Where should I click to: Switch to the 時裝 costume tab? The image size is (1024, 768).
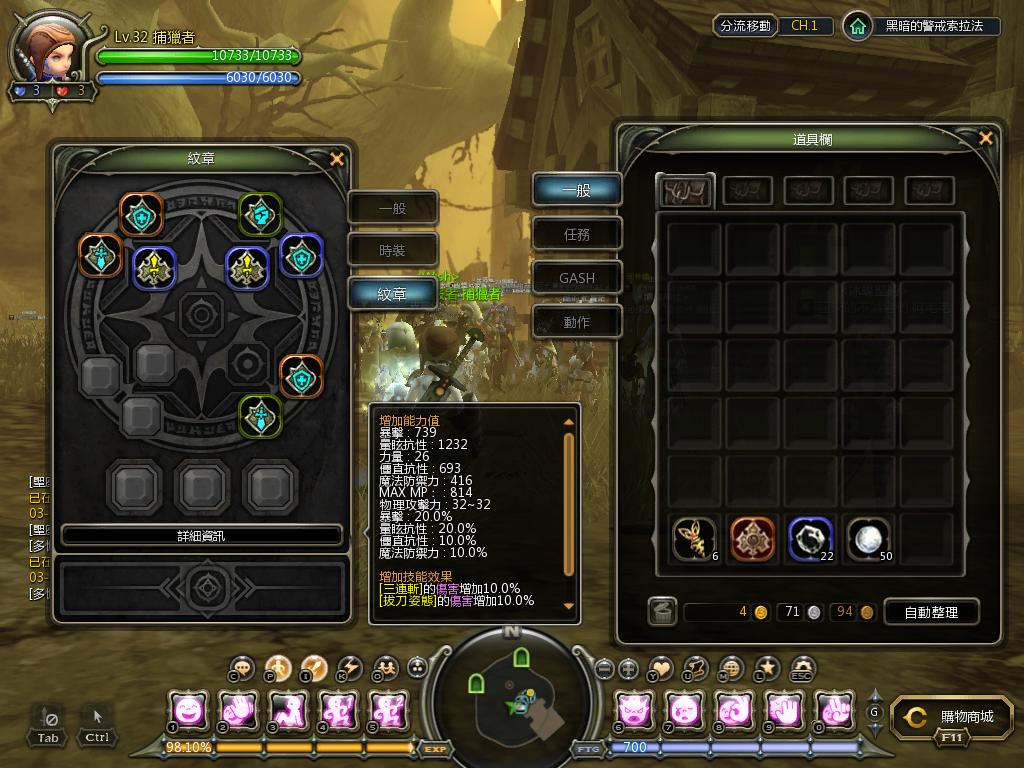tap(392, 250)
